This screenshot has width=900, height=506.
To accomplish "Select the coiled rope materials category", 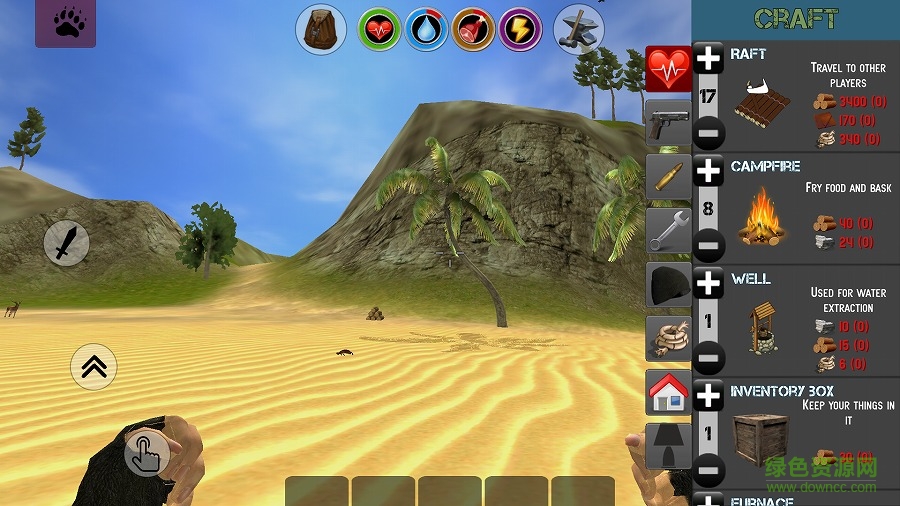I will [668, 339].
